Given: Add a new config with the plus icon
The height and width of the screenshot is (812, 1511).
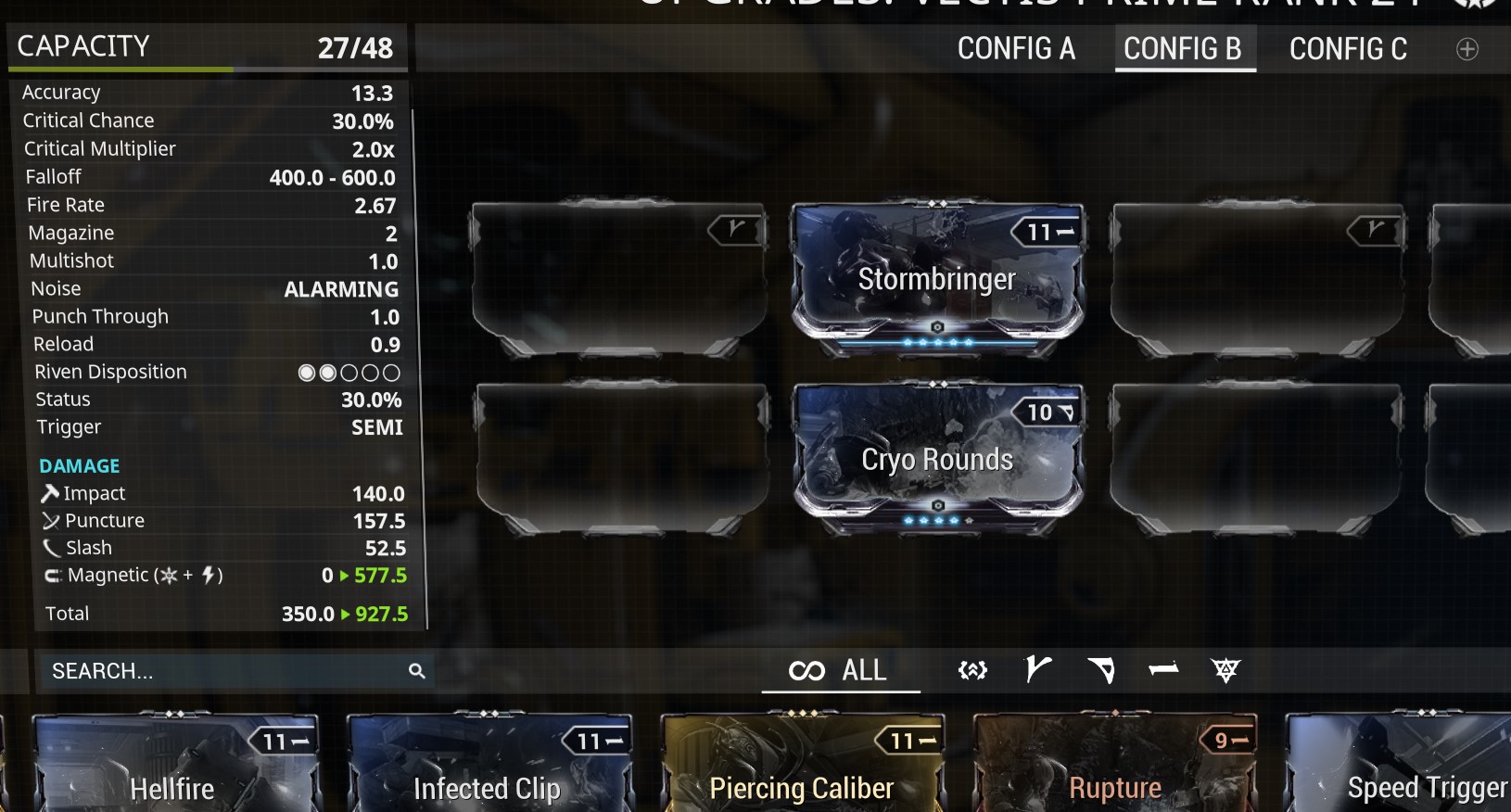Looking at the screenshot, I should tap(1467, 49).
